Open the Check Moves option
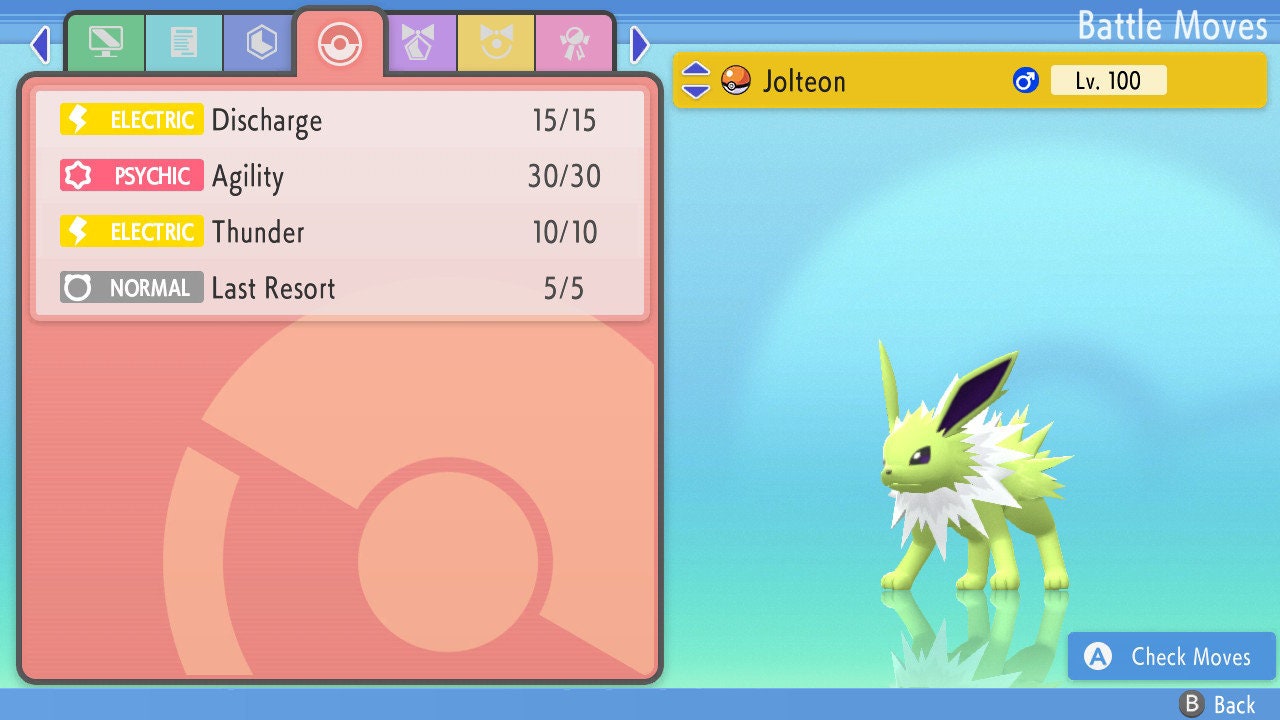Screen dimensions: 1280x720 [1172, 657]
